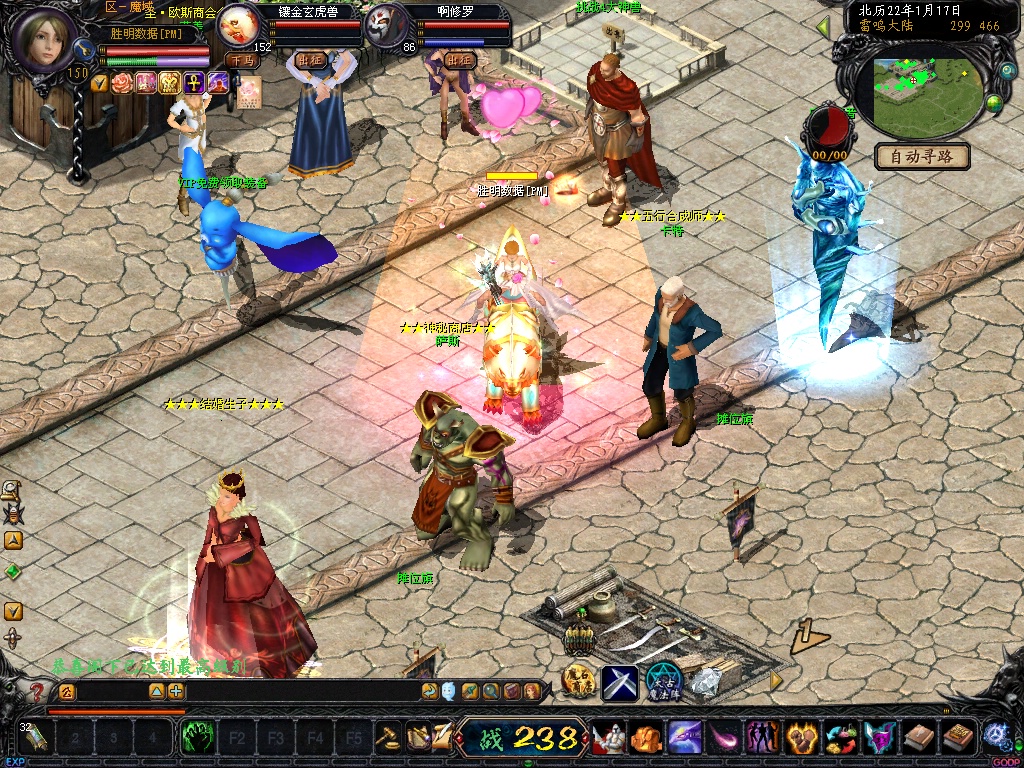
Task: Open the auction gavel icon
Action: (x=388, y=738)
